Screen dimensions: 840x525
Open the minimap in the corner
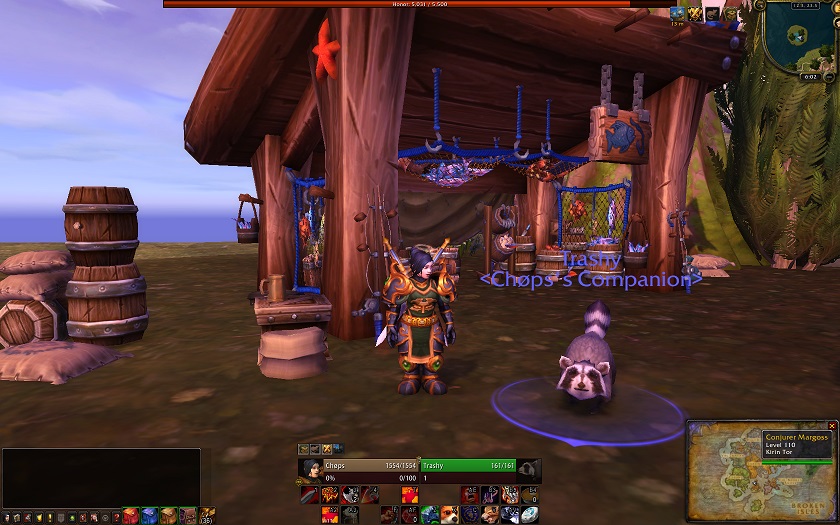point(798,36)
